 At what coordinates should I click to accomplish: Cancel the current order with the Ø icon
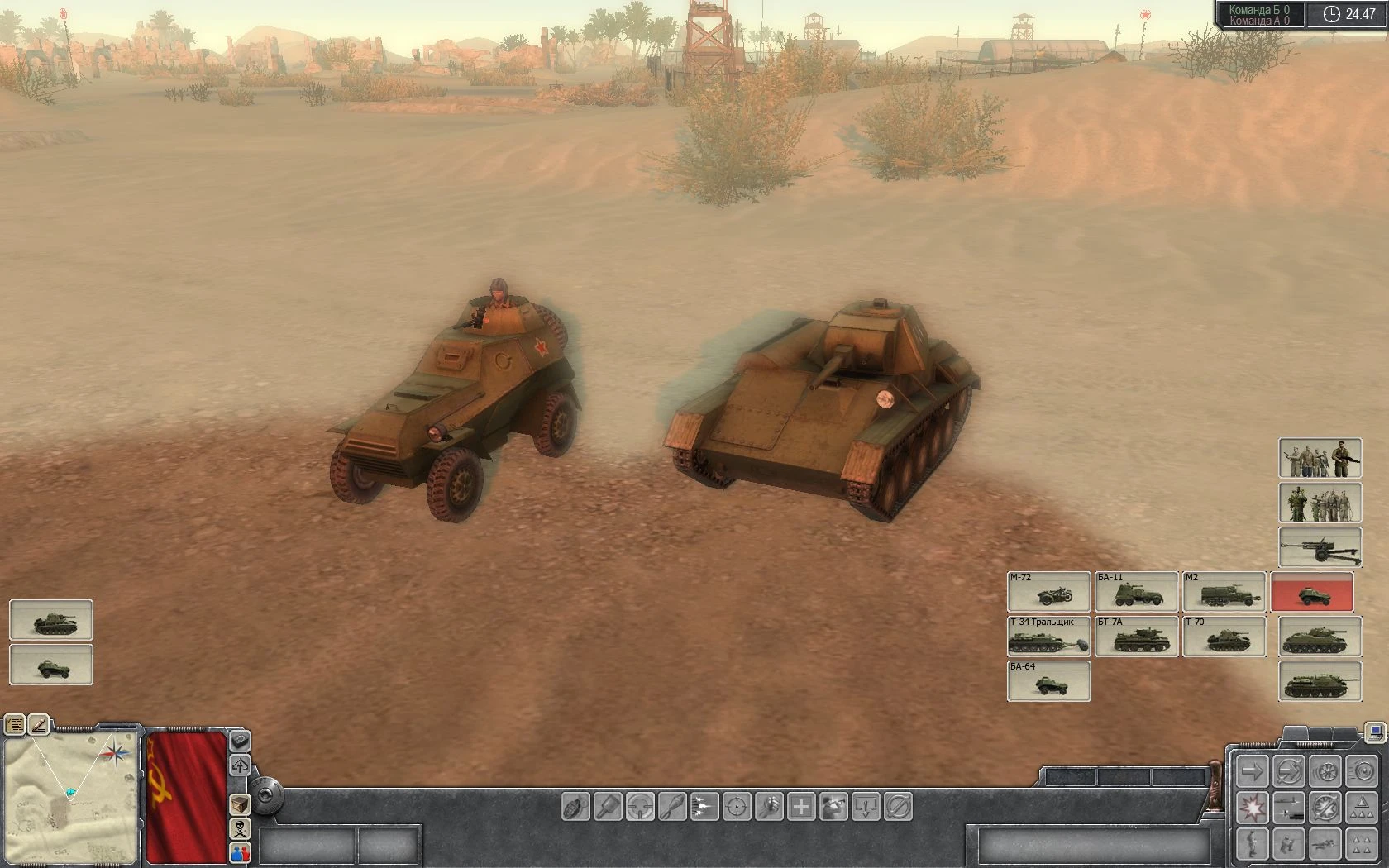(897, 808)
